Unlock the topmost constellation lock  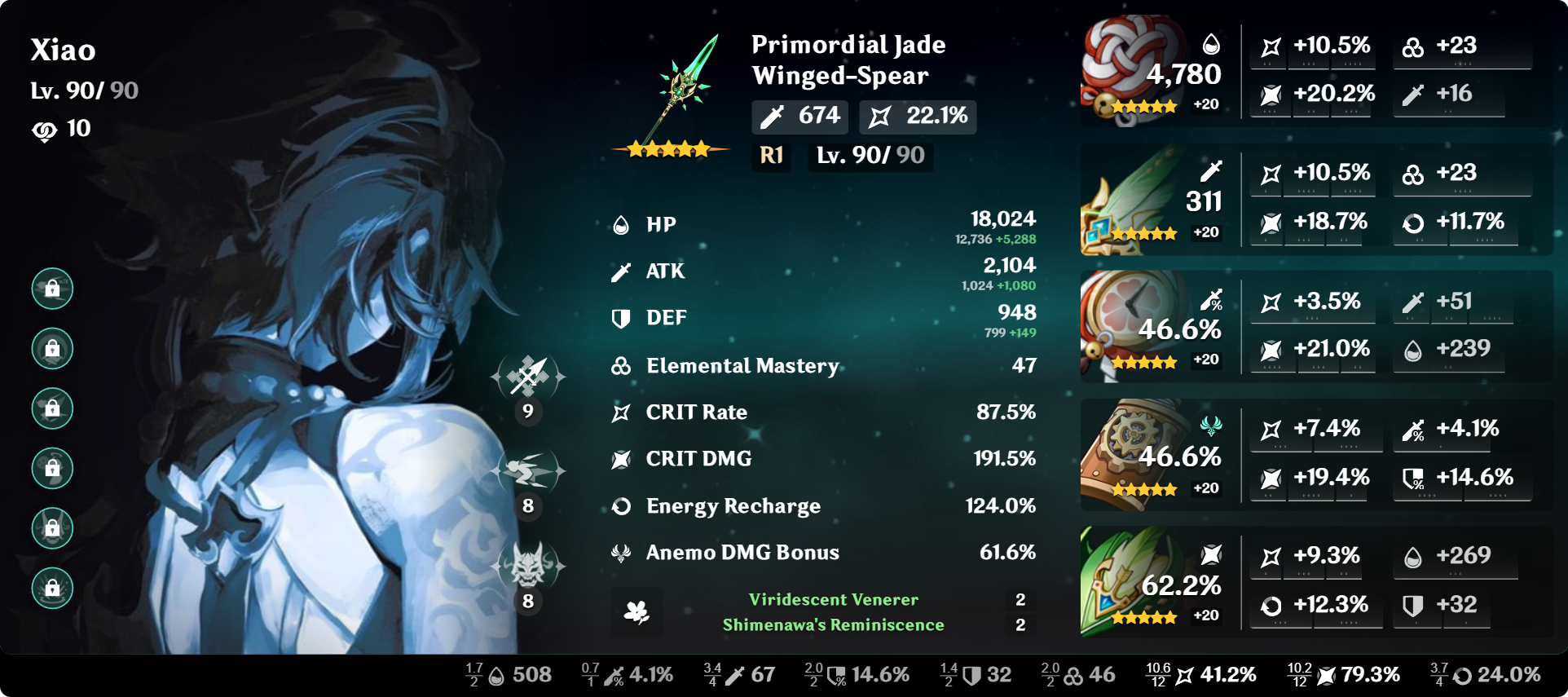(52, 289)
